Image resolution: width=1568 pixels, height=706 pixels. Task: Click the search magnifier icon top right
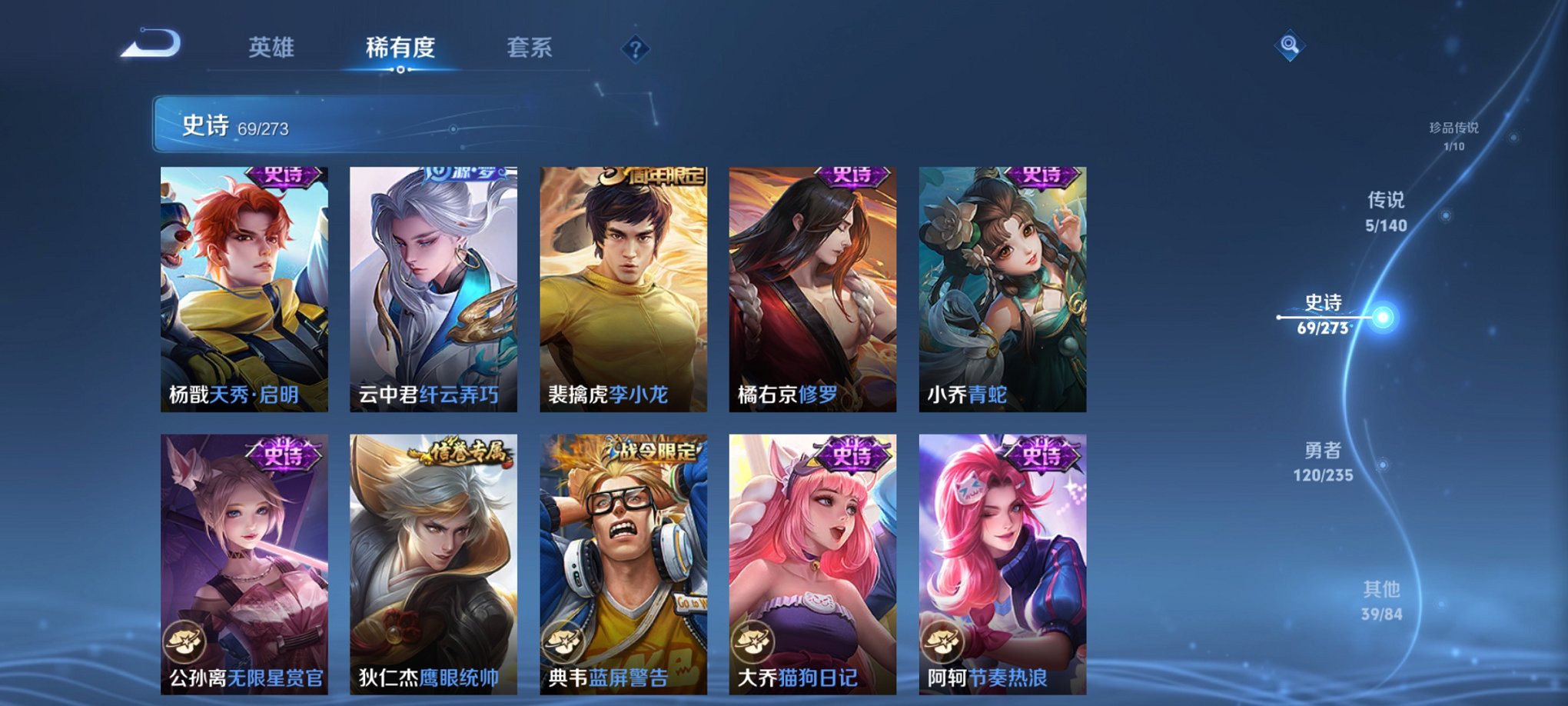click(1289, 46)
